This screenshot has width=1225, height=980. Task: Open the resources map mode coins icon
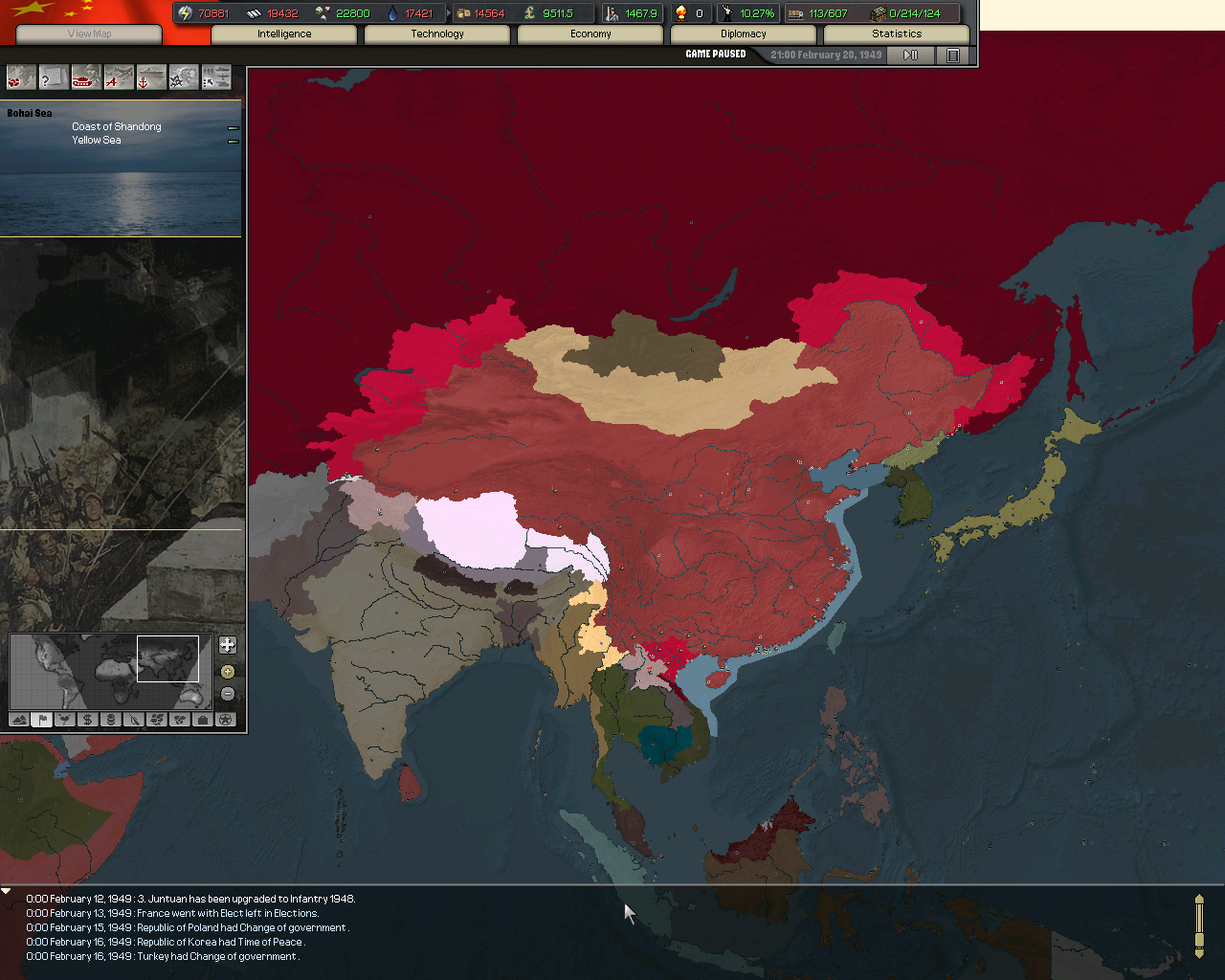pyautogui.click(x=111, y=719)
